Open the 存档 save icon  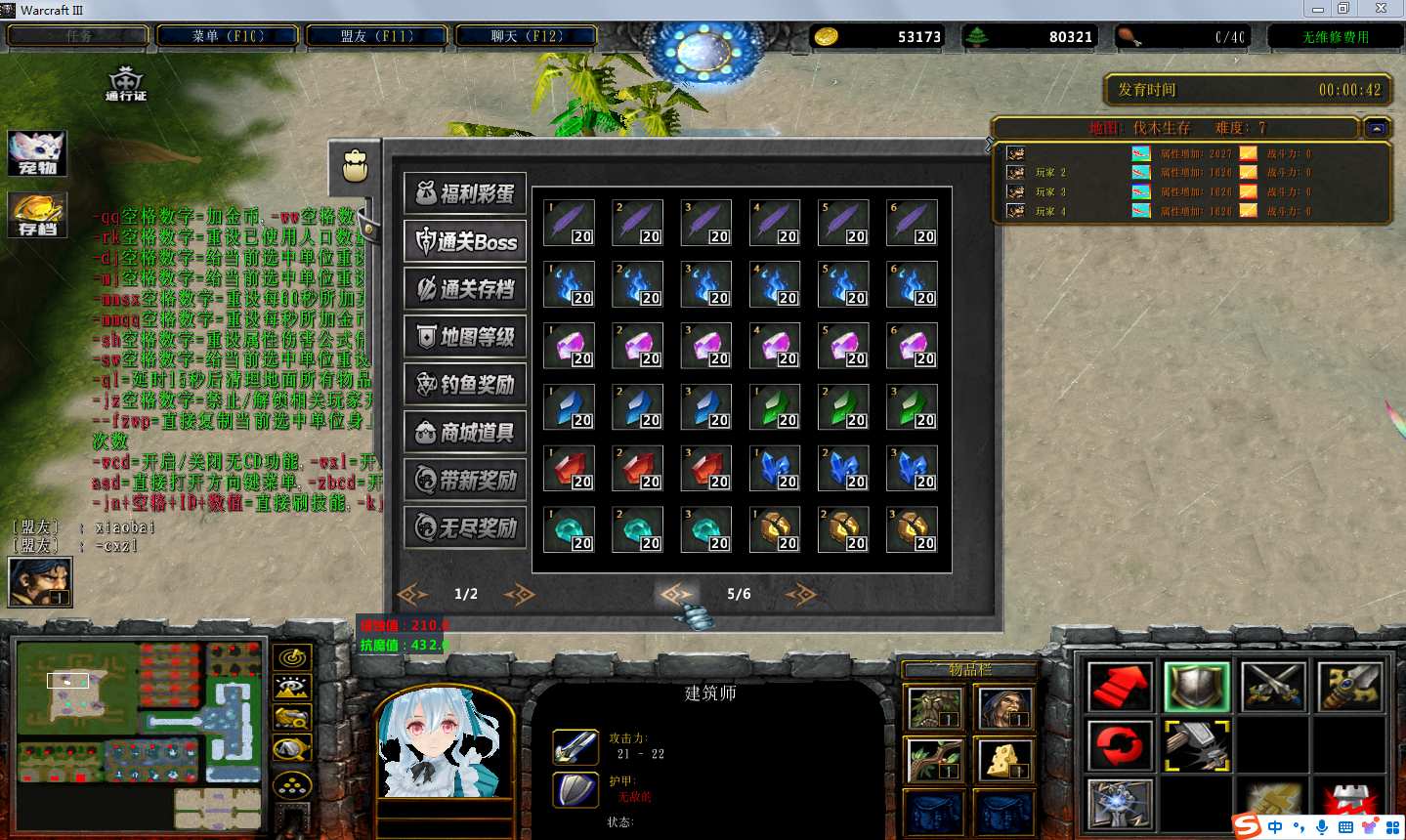click(x=37, y=215)
